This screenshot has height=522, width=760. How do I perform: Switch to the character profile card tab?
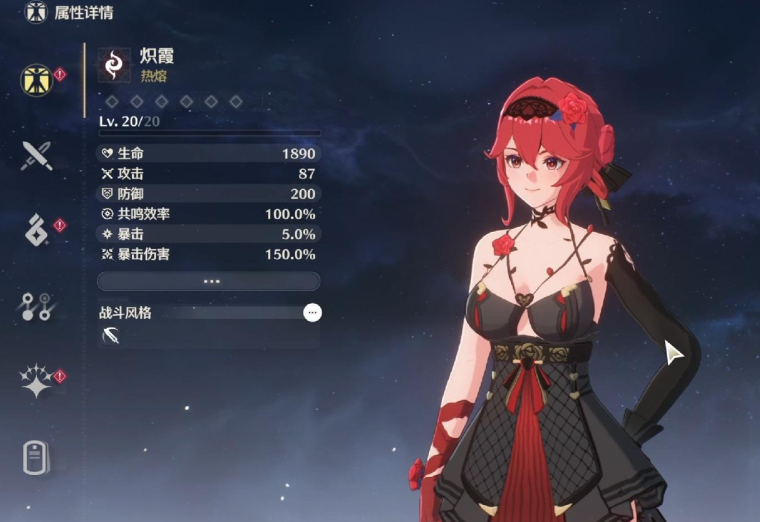(37, 458)
